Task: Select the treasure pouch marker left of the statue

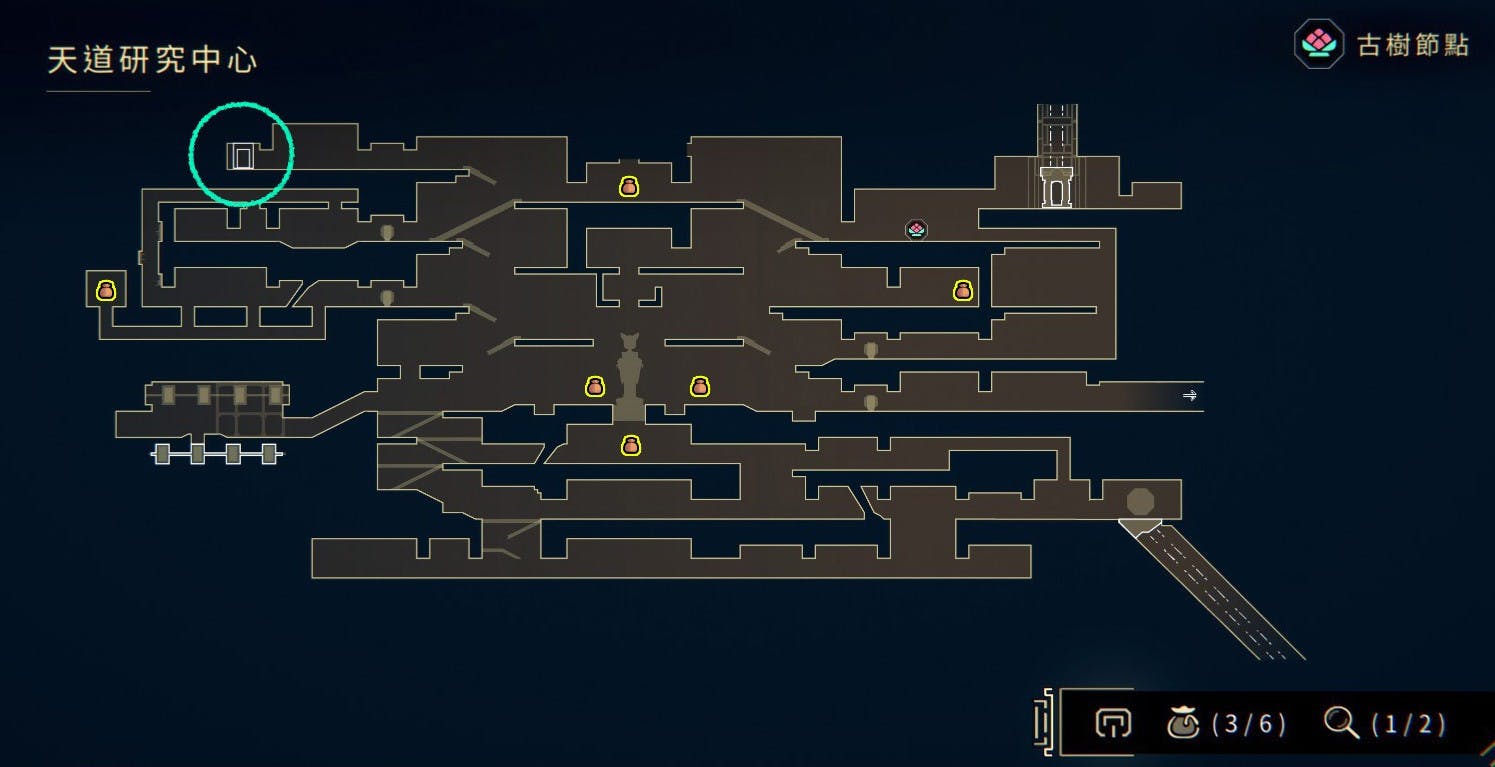Action: 595,386
